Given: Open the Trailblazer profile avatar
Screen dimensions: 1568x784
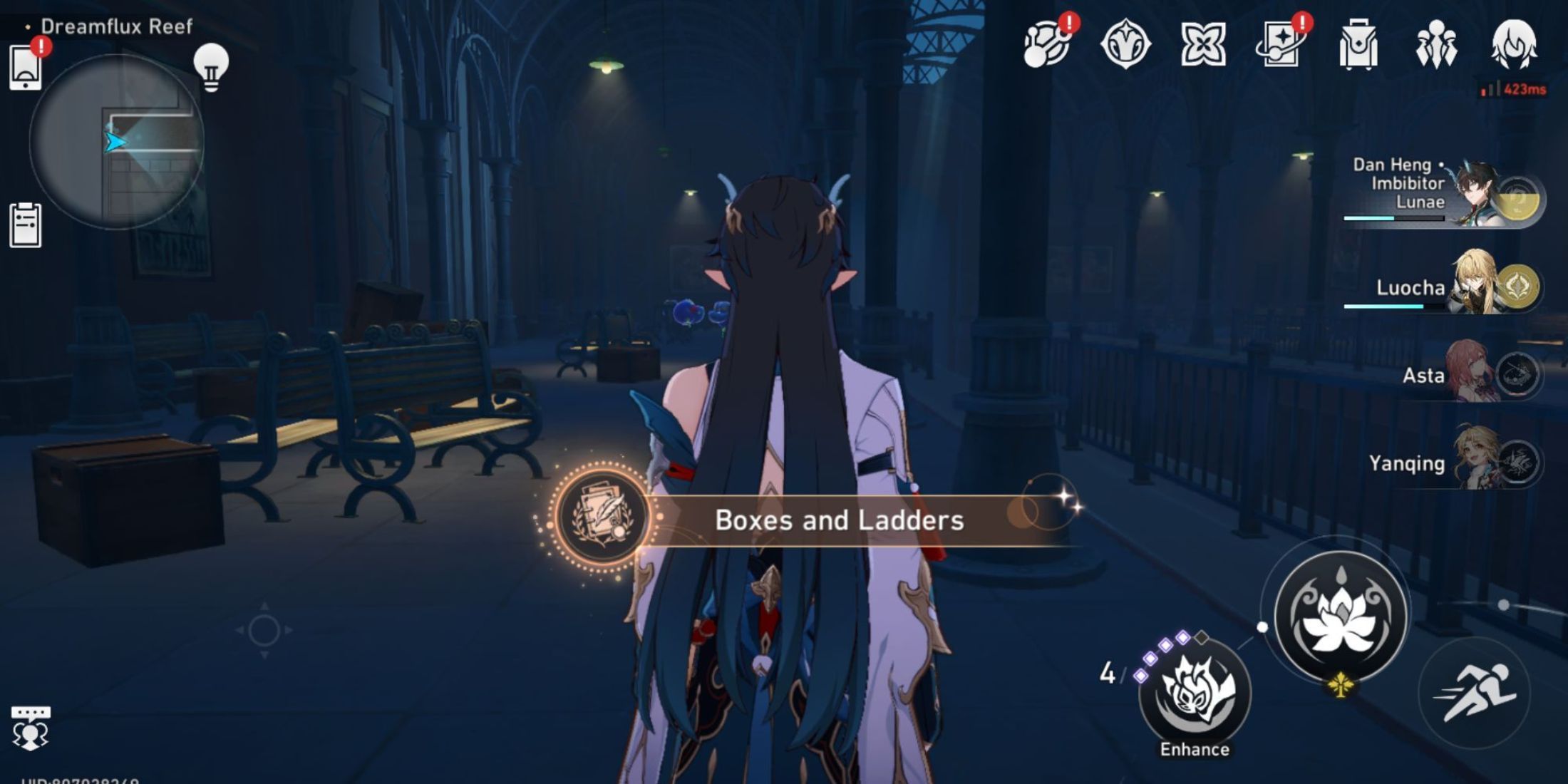Looking at the screenshot, I should point(1515,44).
